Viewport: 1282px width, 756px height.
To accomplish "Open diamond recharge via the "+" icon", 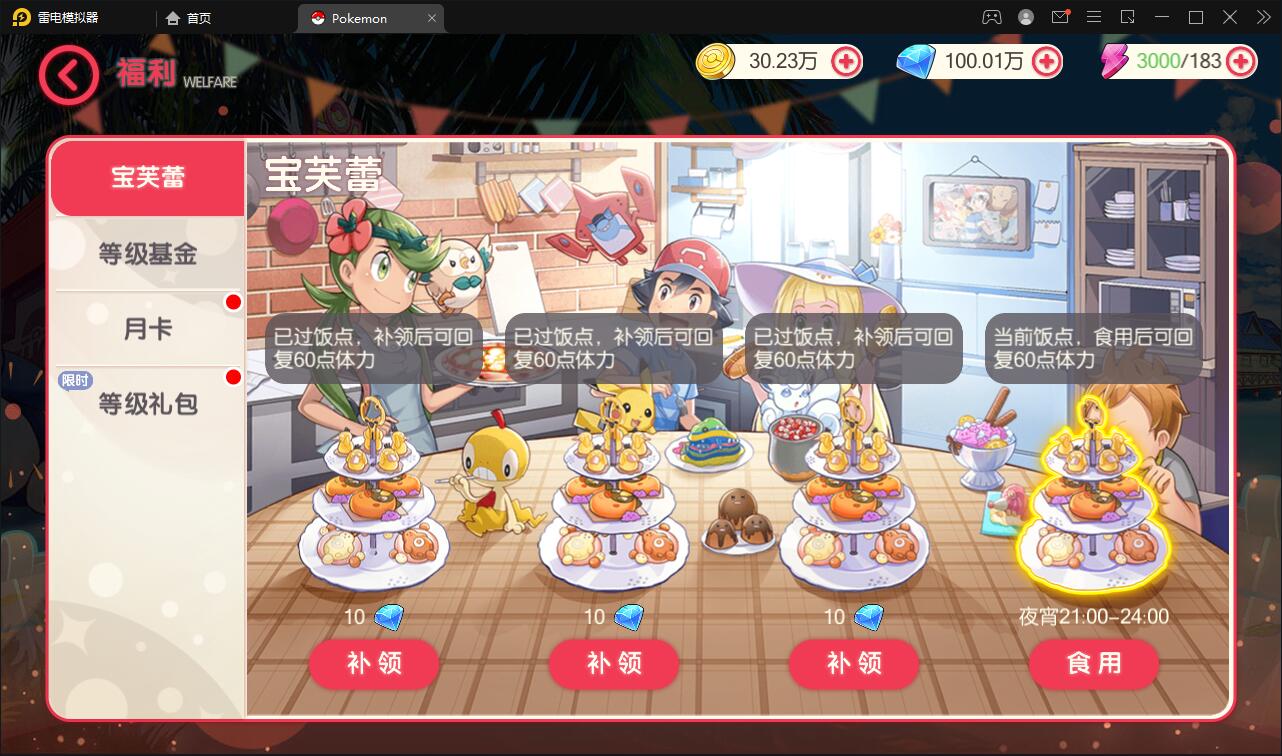I will tap(1046, 61).
